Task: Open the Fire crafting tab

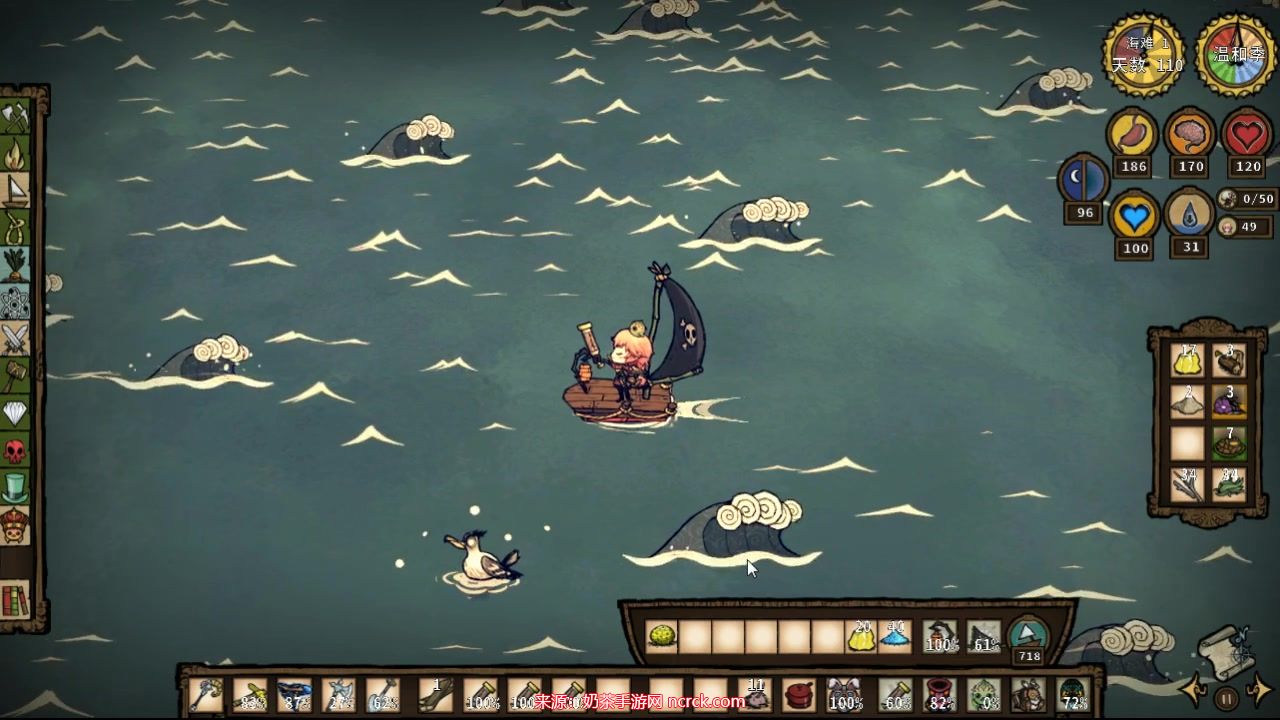Action: [15, 155]
